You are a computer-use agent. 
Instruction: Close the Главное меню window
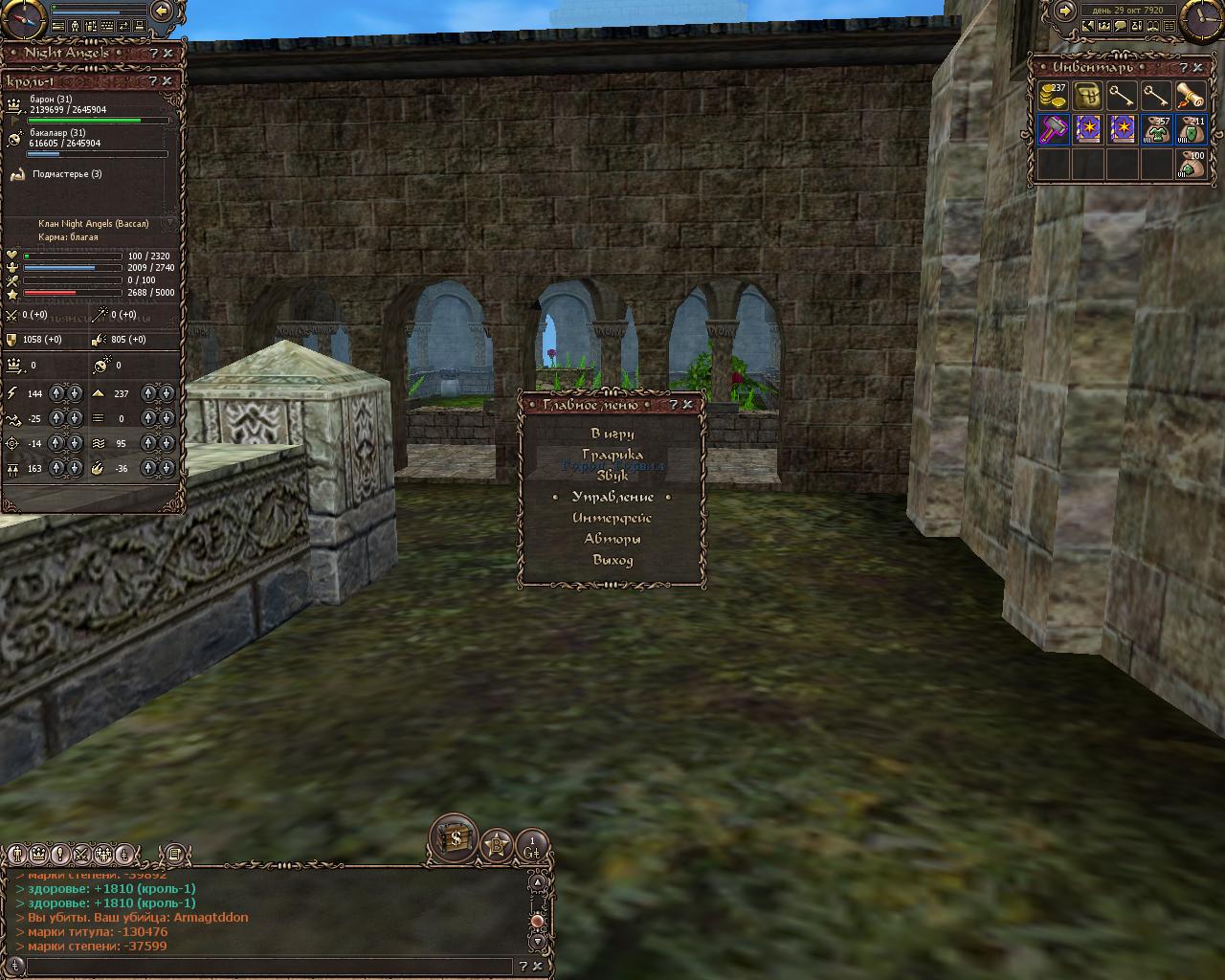click(689, 405)
